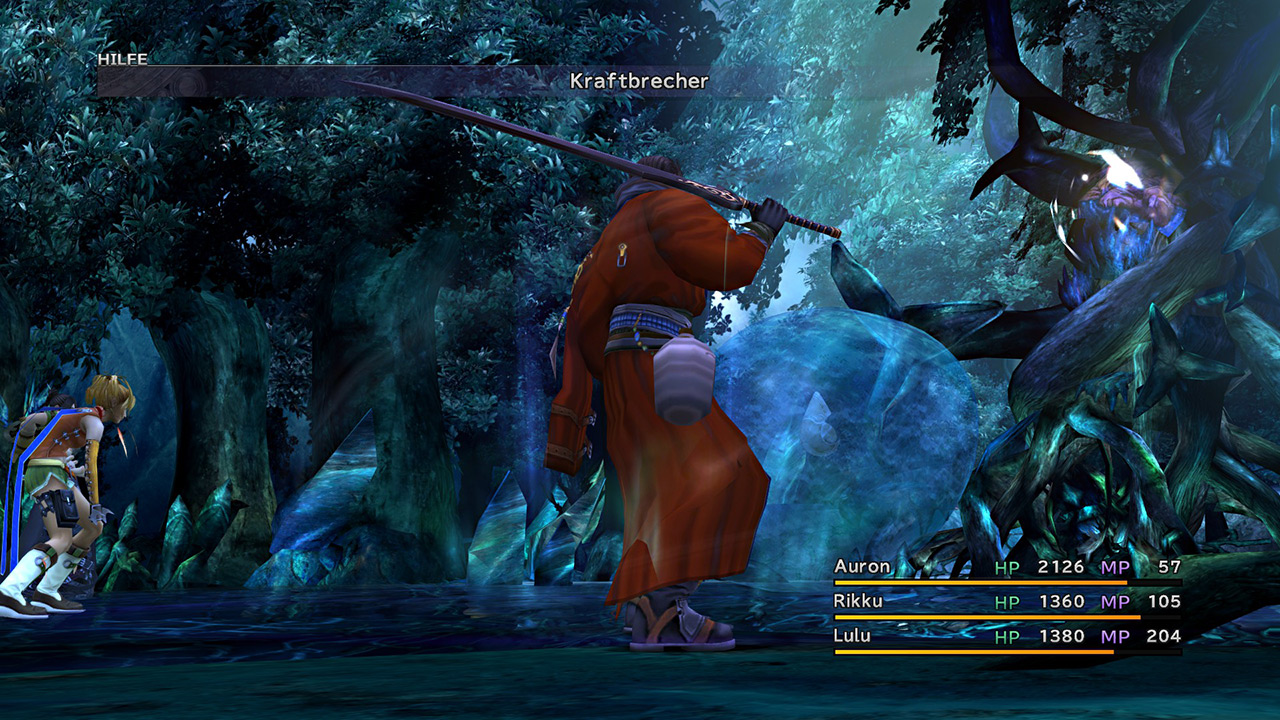Image resolution: width=1280 pixels, height=720 pixels.
Task: Pick Lulu from the party status panel
Action: click(x=852, y=636)
